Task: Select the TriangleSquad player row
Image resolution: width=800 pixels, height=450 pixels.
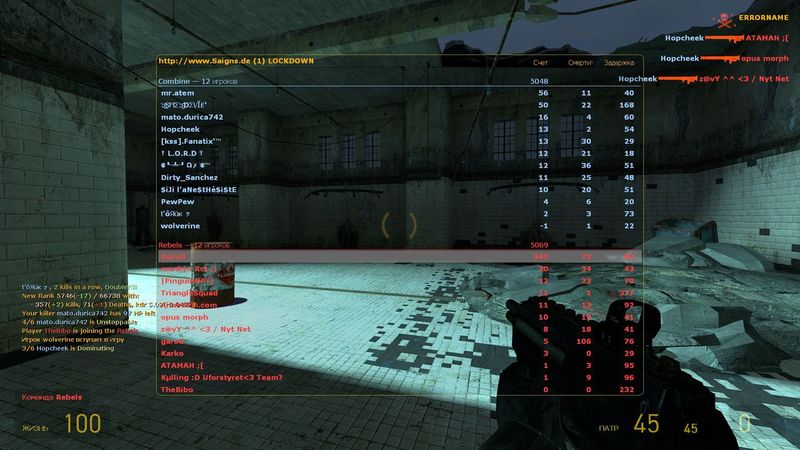Action: pos(189,292)
